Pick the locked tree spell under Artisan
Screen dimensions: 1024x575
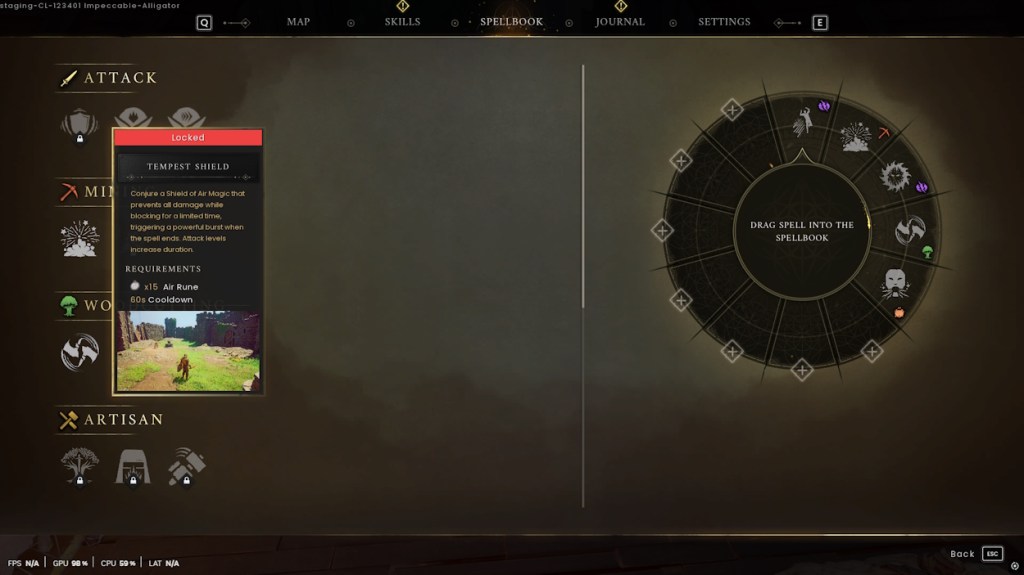click(79, 465)
